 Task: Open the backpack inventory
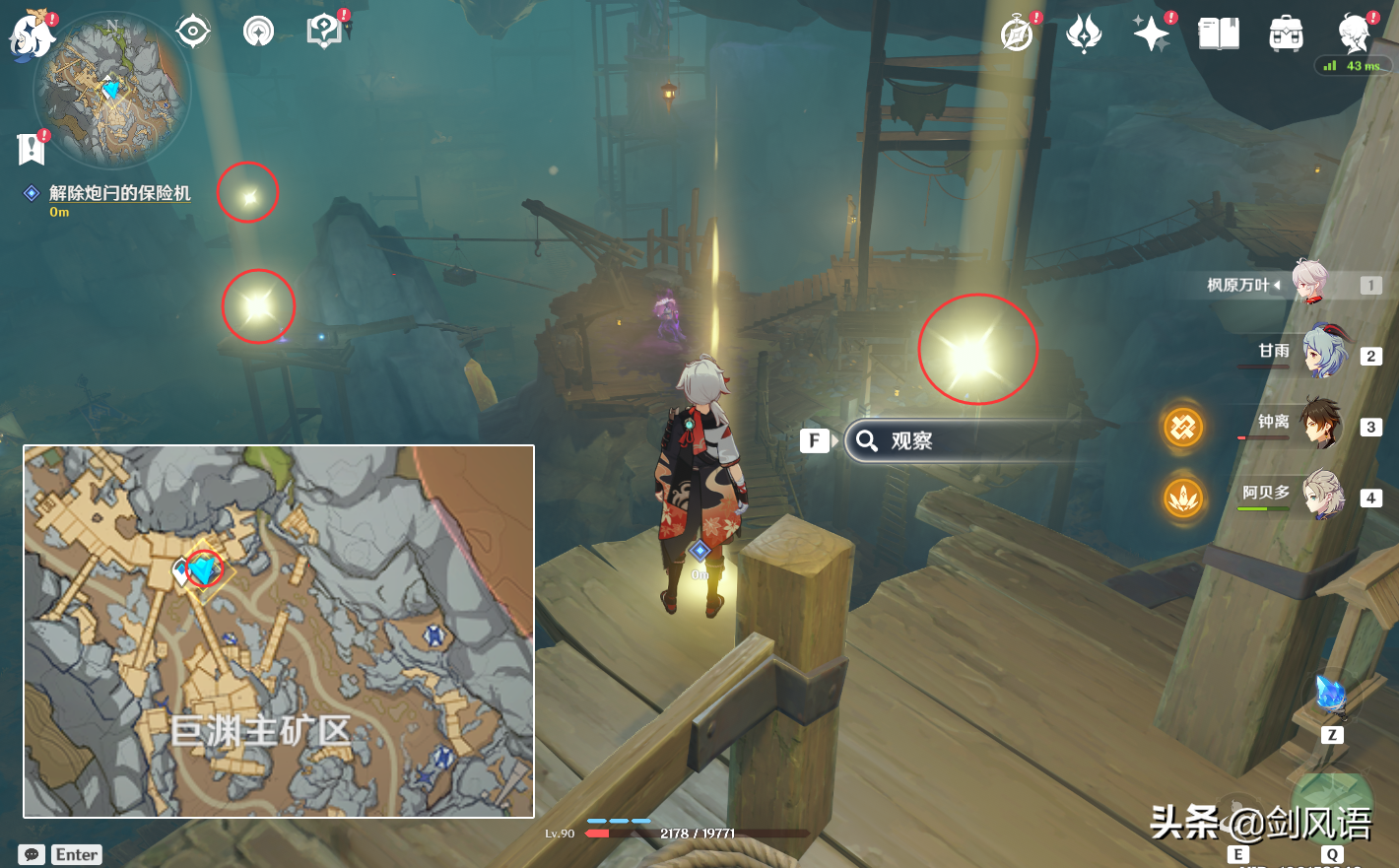click(x=1286, y=34)
